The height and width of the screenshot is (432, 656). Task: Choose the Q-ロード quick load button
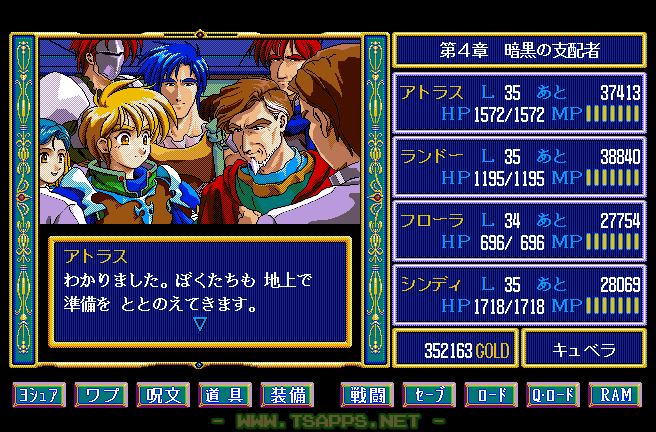(x=553, y=394)
